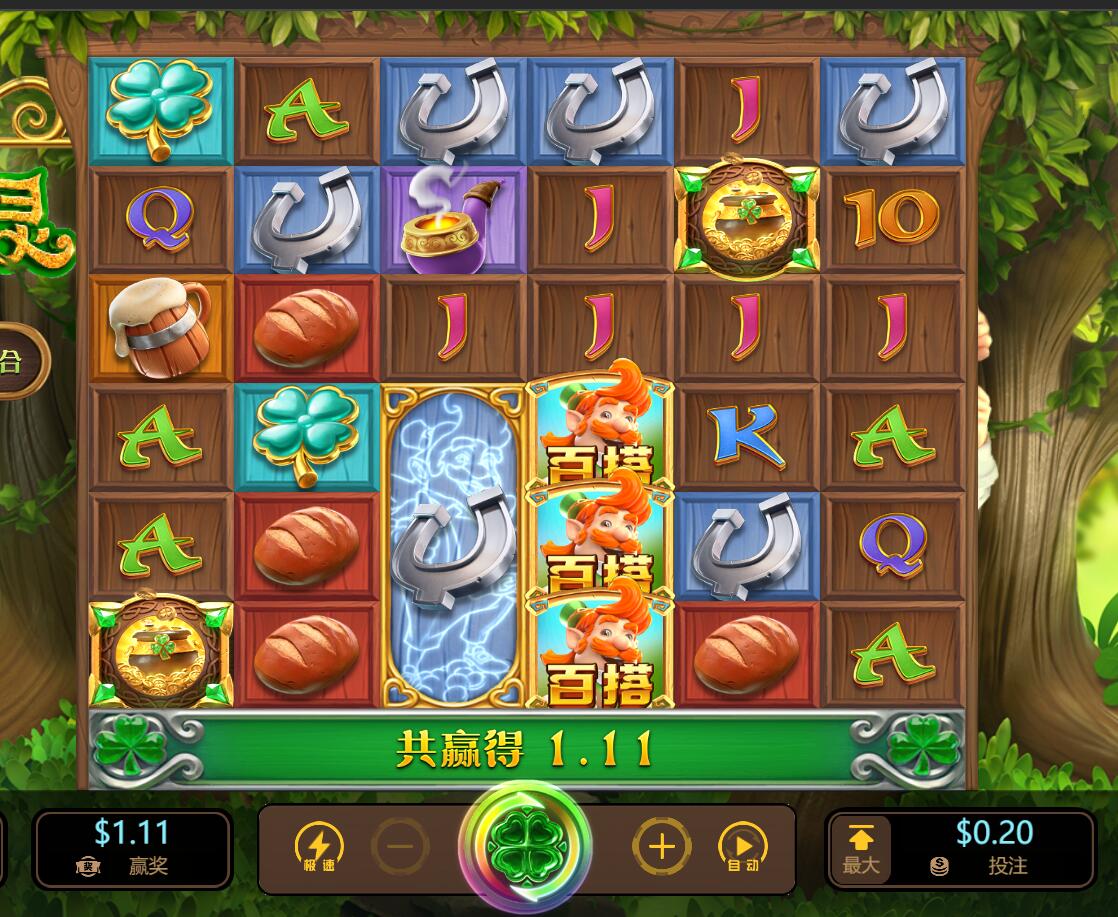Spin the reels with the green clover button
The image size is (1118, 917).
[525, 847]
